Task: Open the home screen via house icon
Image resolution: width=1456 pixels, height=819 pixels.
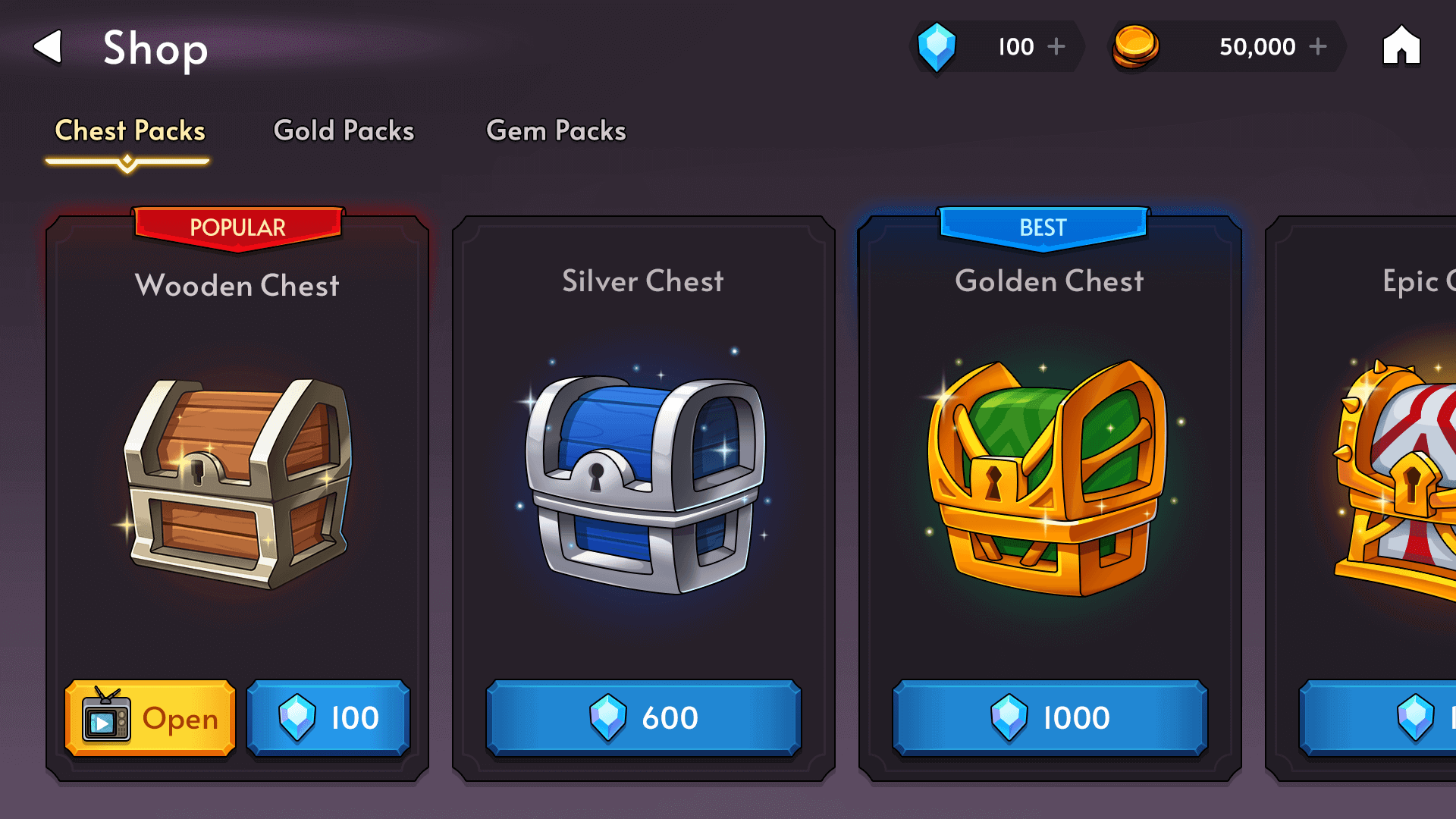Action: pos(1401,46)
